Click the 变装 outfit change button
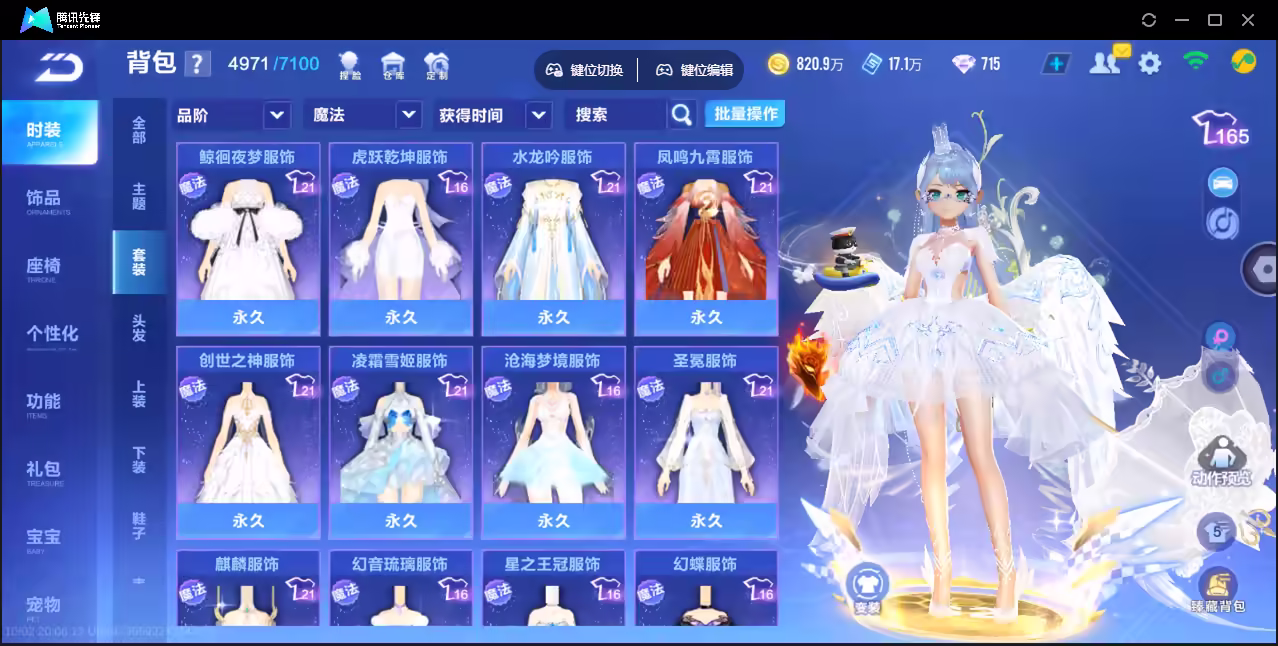 (867, 588)
